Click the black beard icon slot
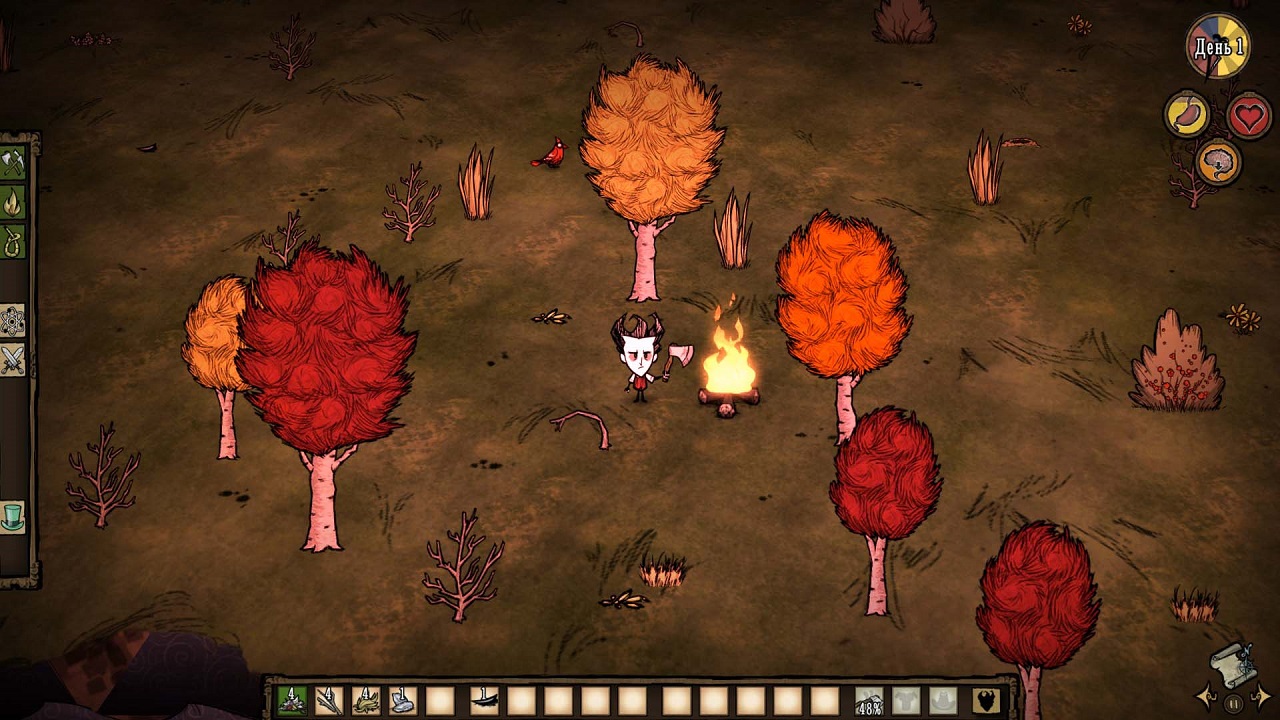 [x=986, y=700]
